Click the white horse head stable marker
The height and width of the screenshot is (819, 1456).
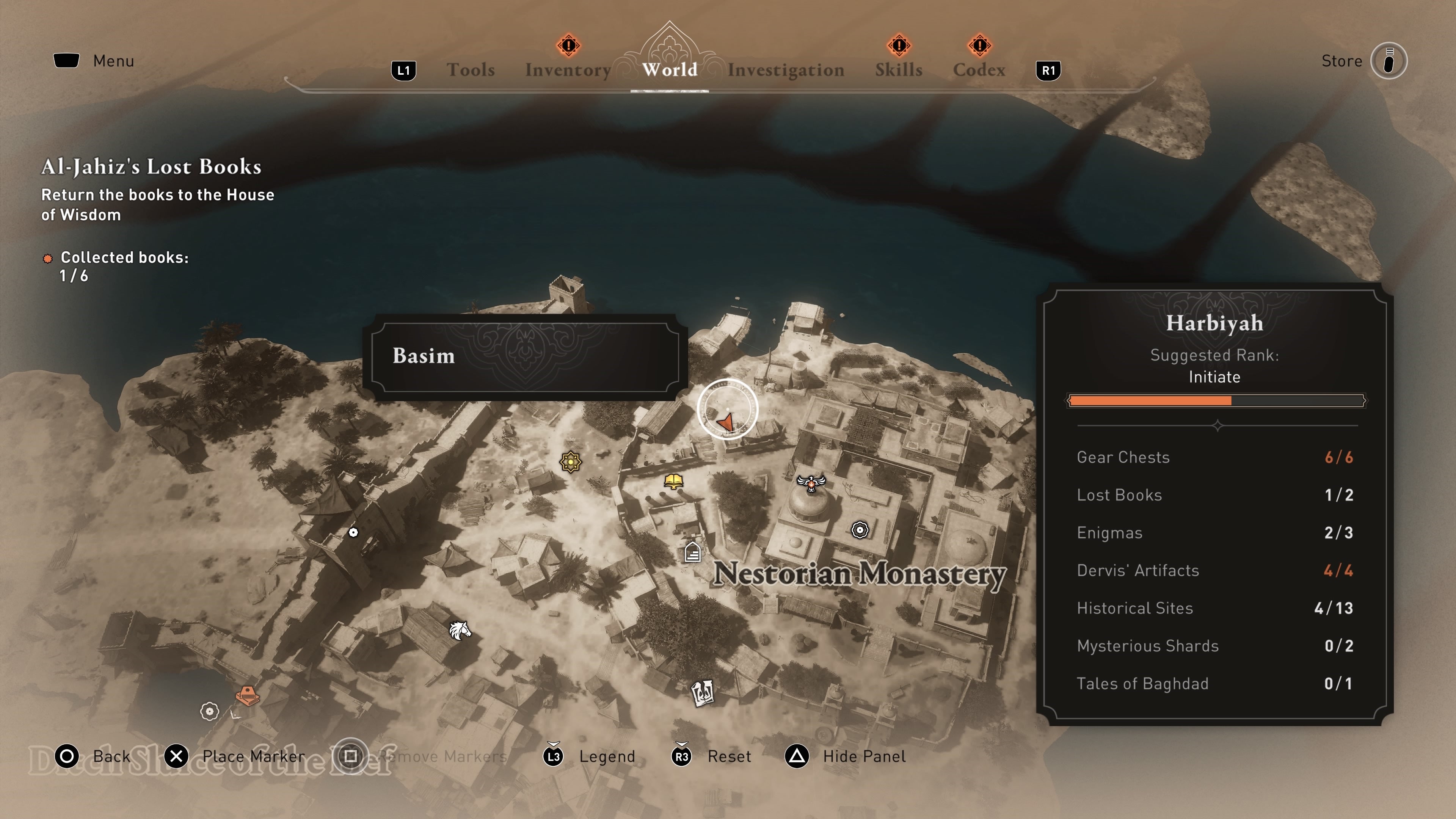click(460, 630)
